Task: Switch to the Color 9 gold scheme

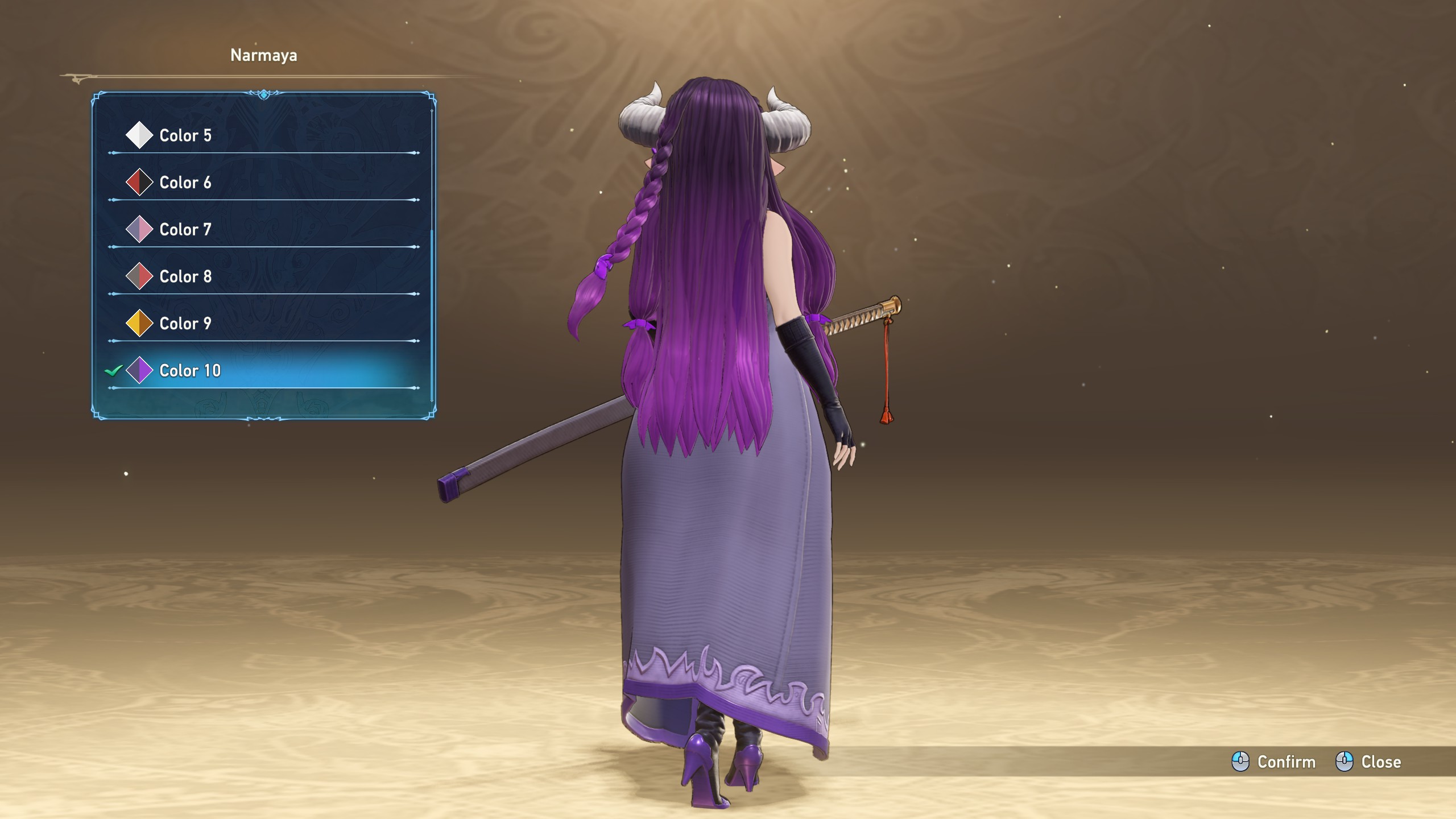Action: tap(185, 324)
